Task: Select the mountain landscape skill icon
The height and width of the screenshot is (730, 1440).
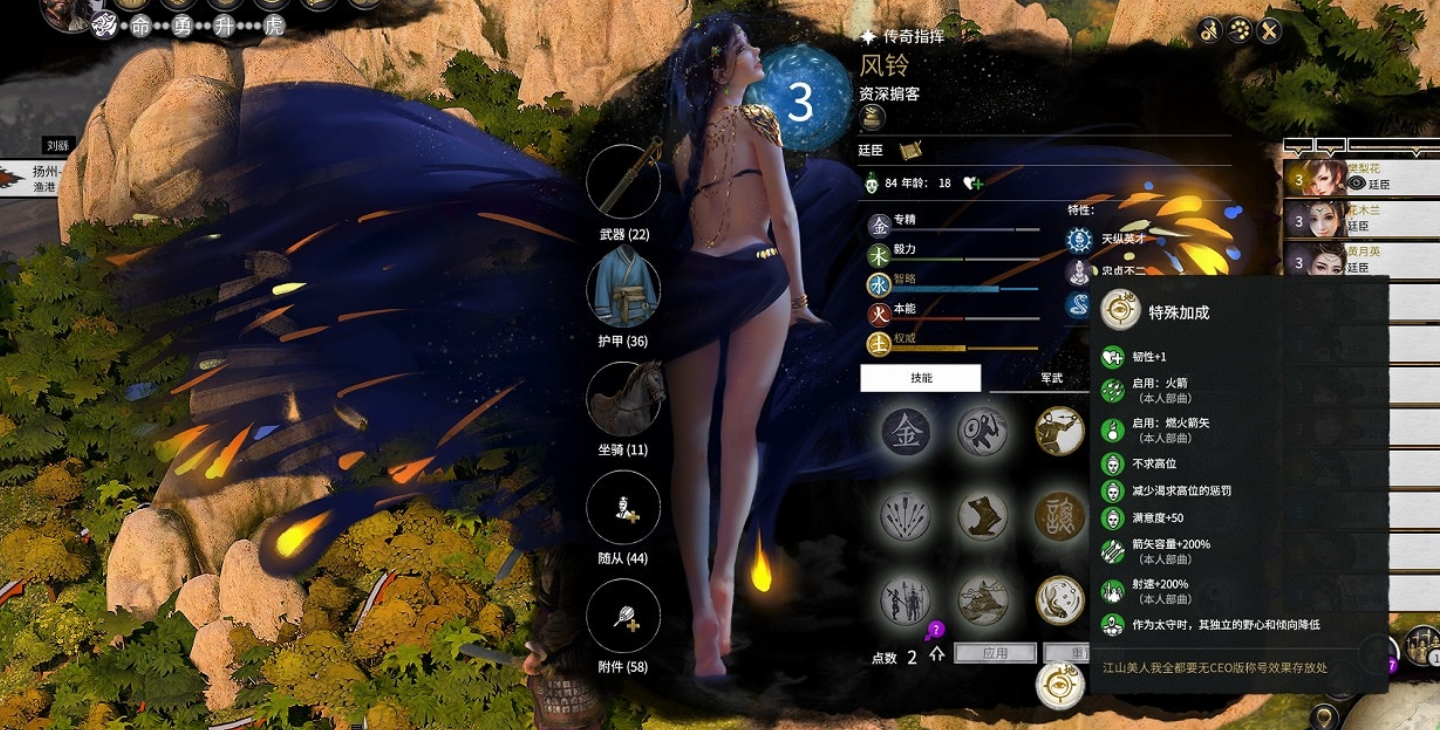Action: pos(982,600)
